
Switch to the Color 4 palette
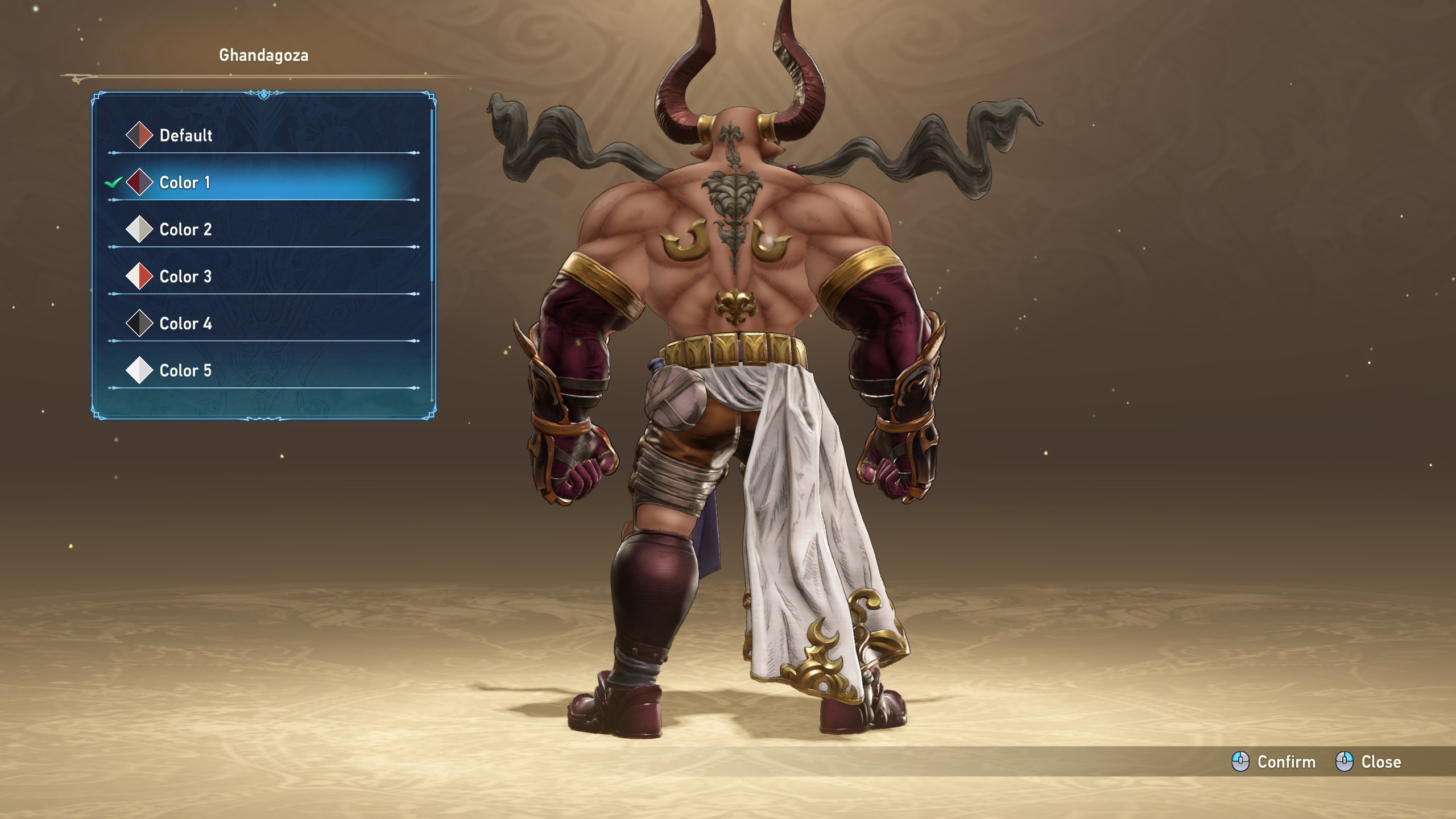185,324
